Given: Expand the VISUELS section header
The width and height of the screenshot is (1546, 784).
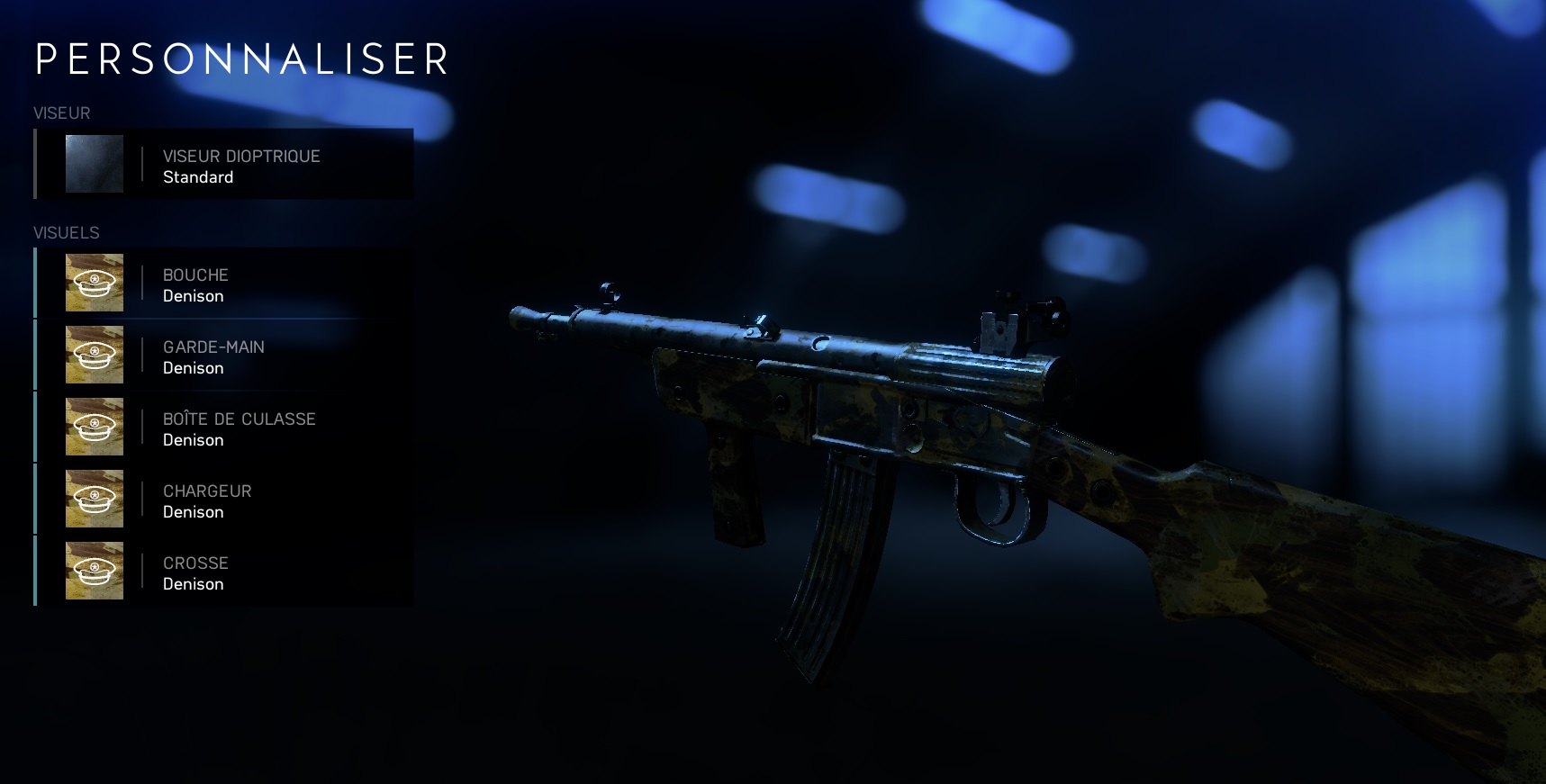Looking at the screenshot, I should (x=65, y=231).
